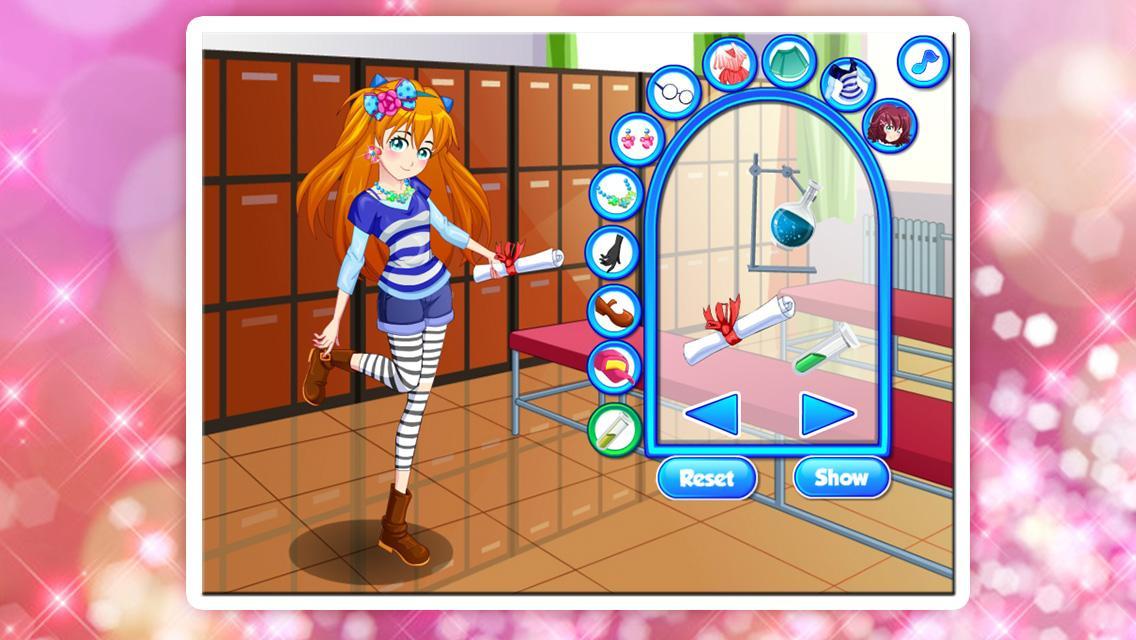
Task: Select the pink dress category
Action: (732, 63)
